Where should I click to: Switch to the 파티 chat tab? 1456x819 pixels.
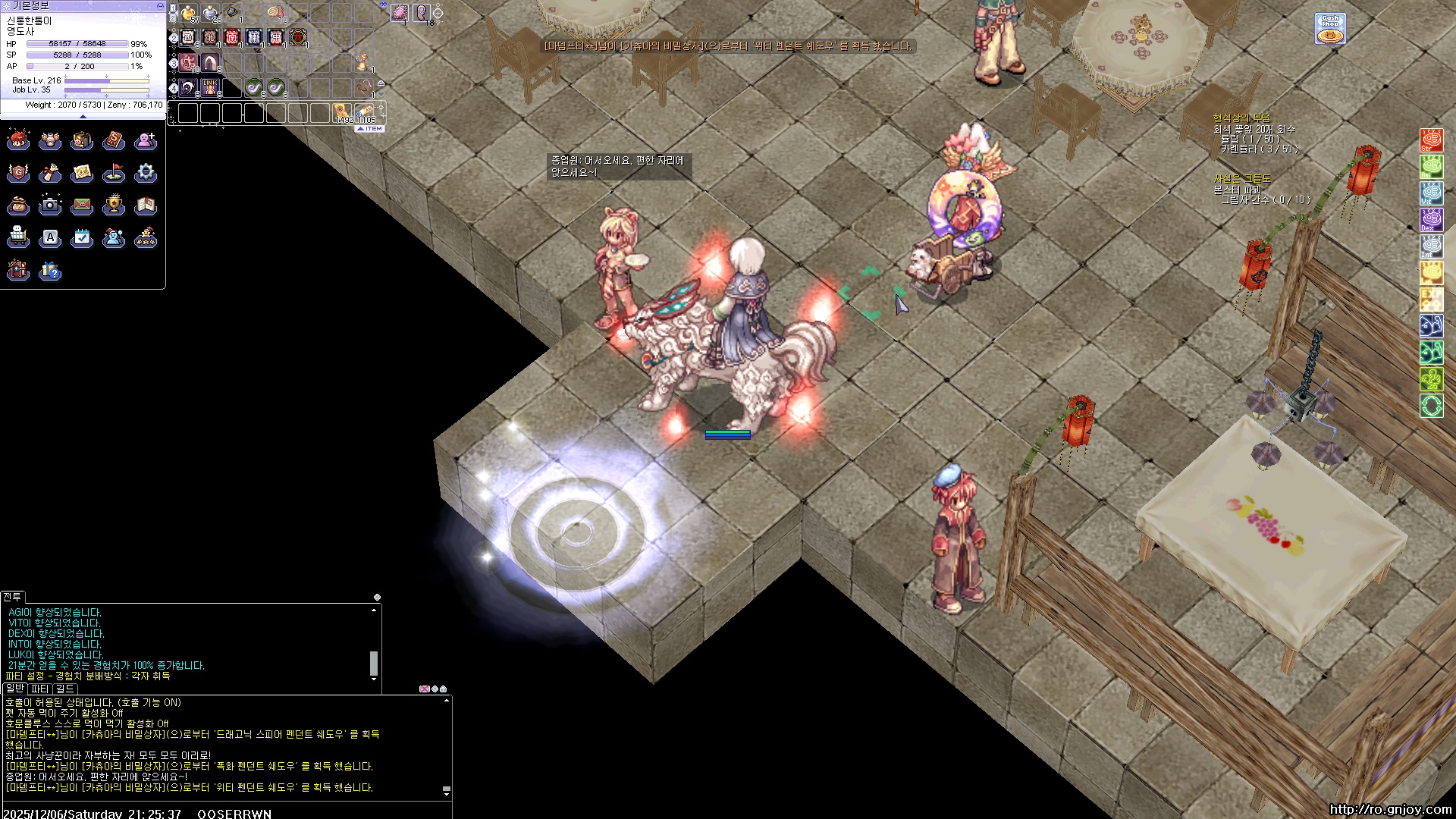click(40, 689)
